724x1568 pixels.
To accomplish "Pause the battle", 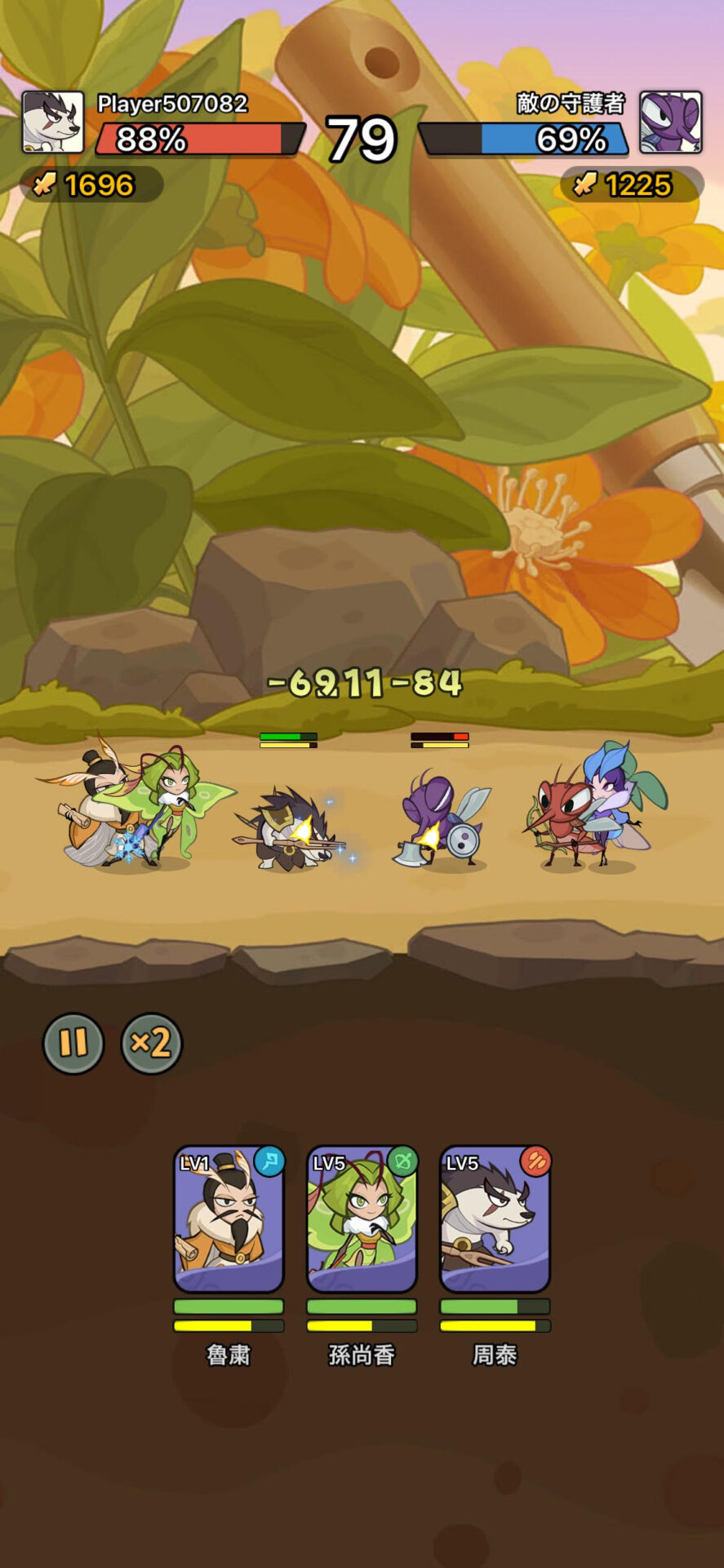I will tap(73, 1043).
